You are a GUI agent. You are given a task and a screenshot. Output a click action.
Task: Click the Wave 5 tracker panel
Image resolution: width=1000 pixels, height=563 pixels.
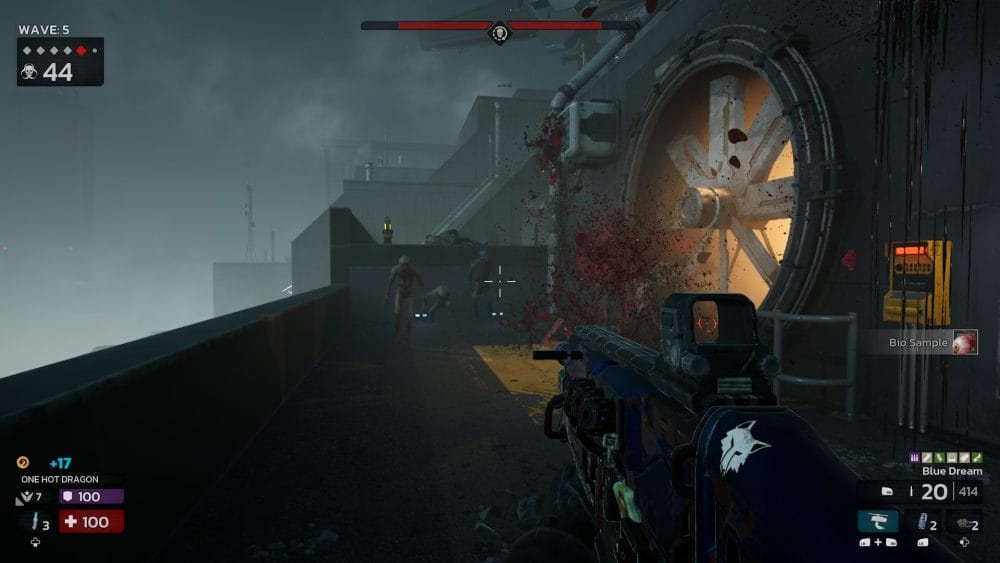(60, 61)
